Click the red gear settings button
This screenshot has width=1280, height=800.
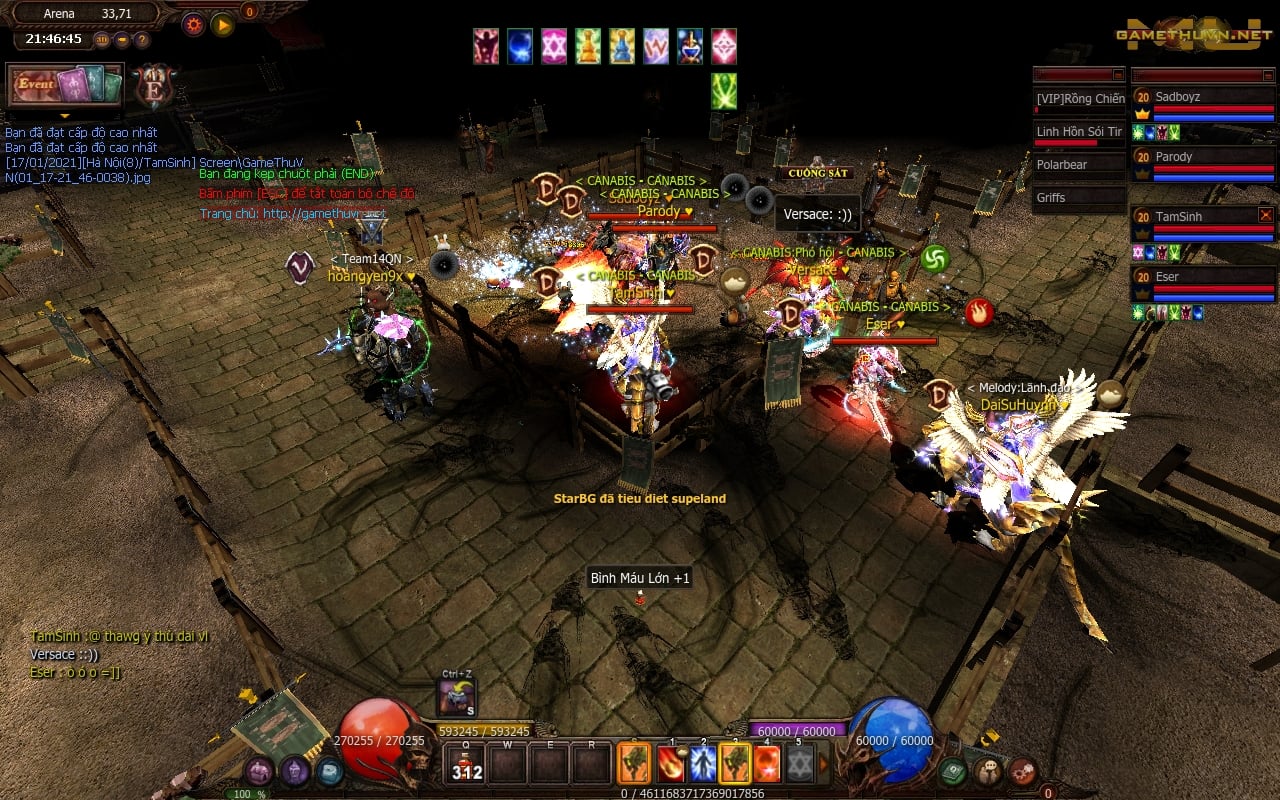193,24
